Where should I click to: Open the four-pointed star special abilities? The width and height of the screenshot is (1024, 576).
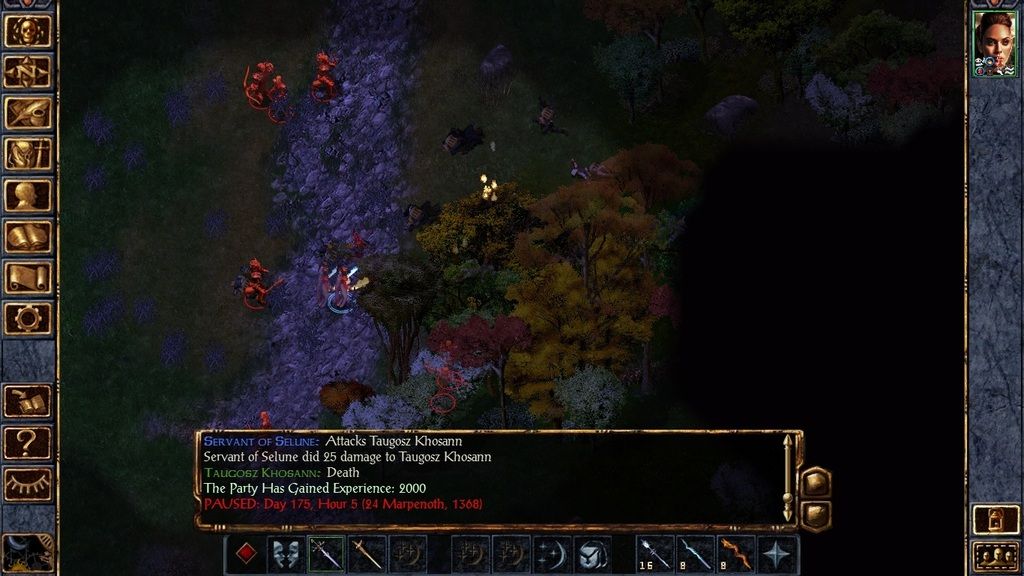(778, 554)
